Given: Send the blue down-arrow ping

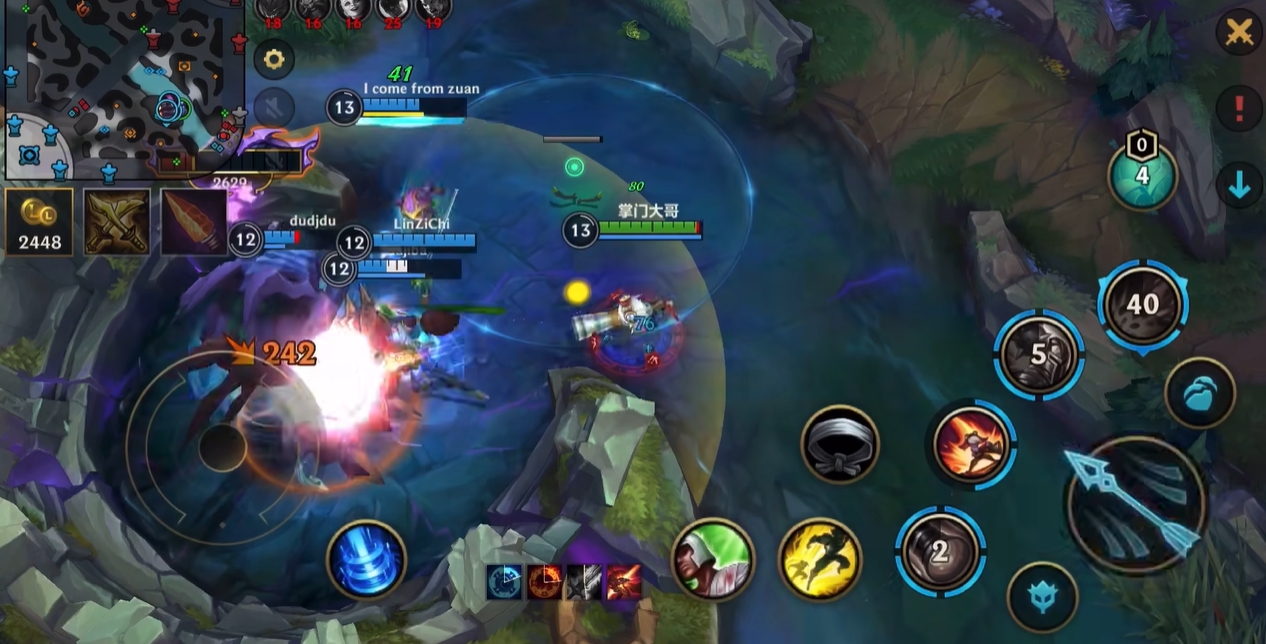Looking at the screenshot, I should [1239, 185].
